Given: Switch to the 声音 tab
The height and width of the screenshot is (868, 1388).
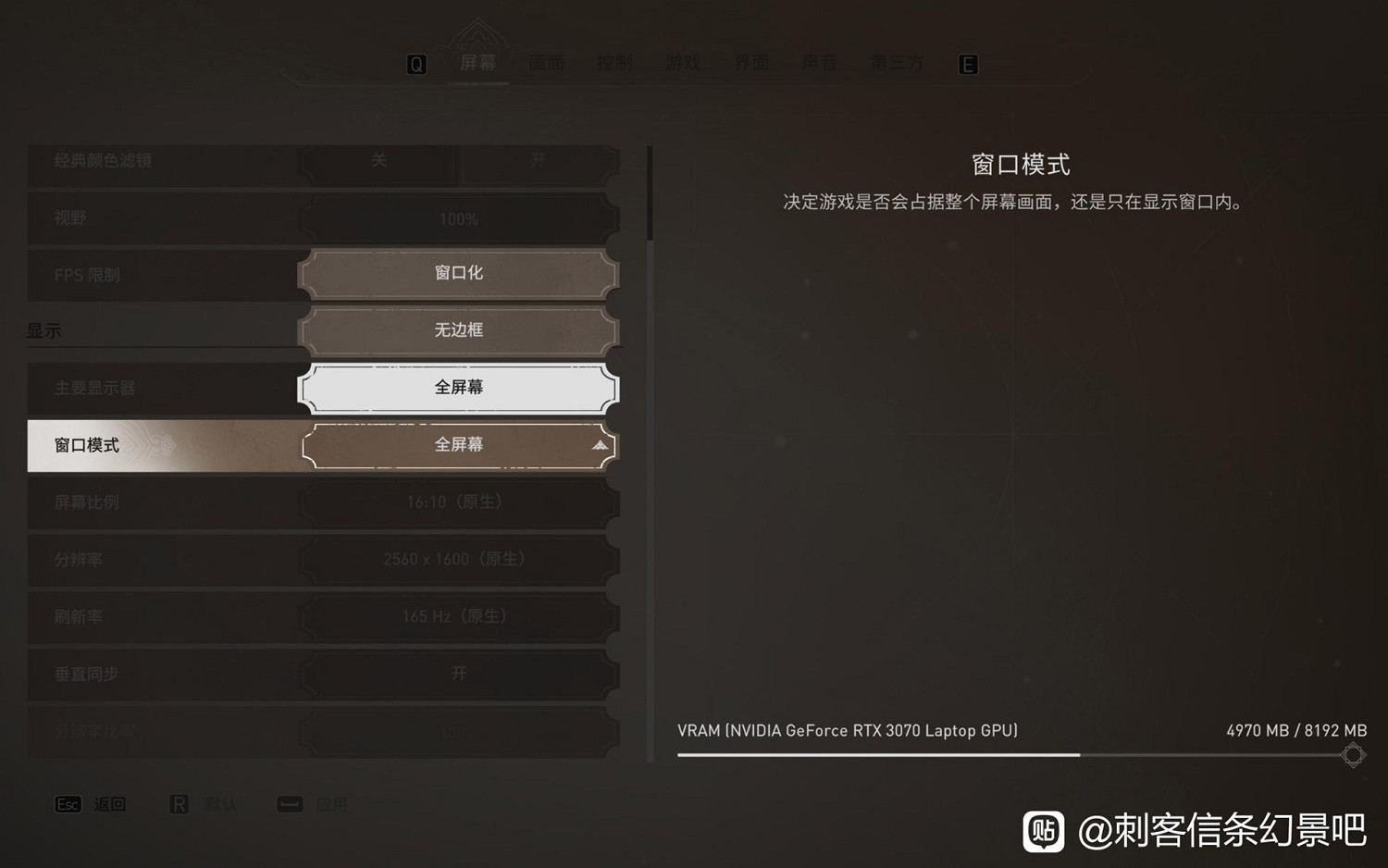Looking at the screenshot, I should [820, 62].
